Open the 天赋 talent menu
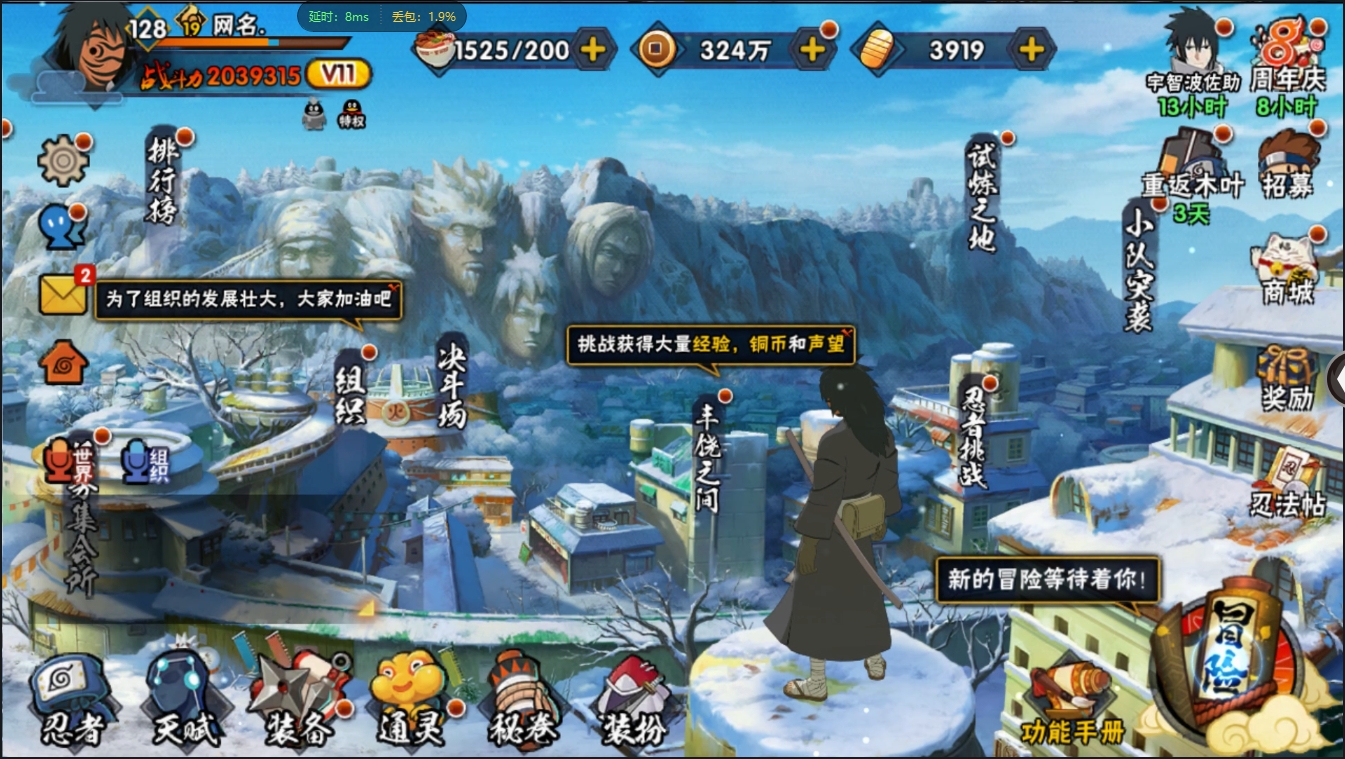The image size is (1345, 759). 185,699
